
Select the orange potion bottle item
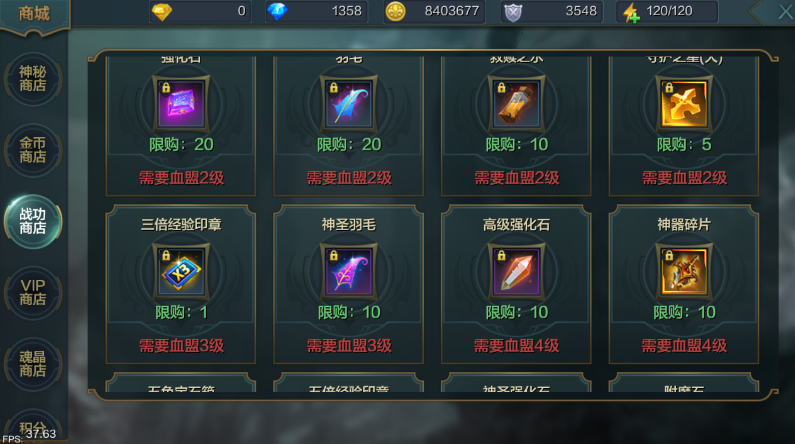click(x=516, y=103)
